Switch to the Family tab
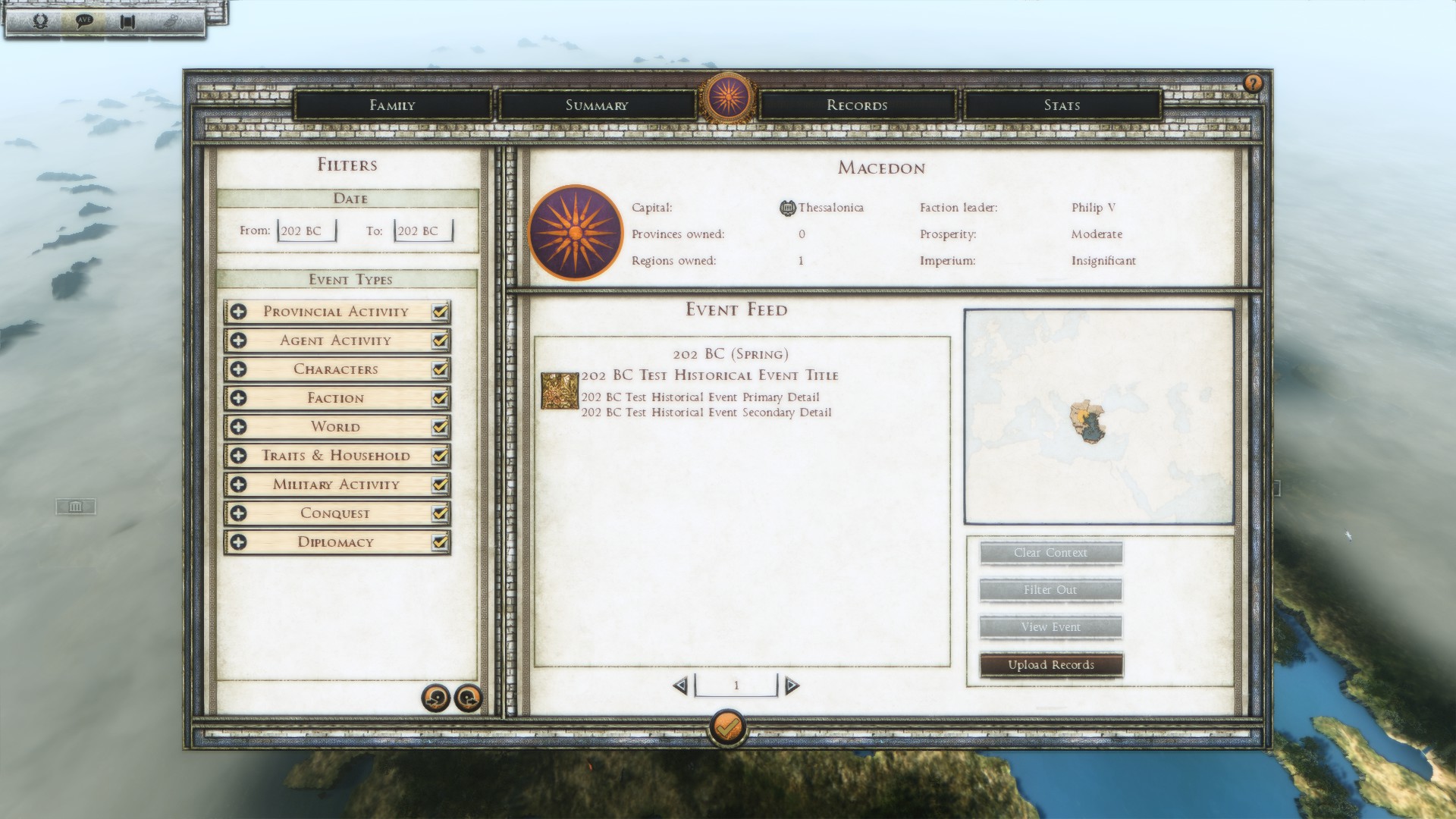The width and height of the screenshot is (1456, 819). point(392,105)
